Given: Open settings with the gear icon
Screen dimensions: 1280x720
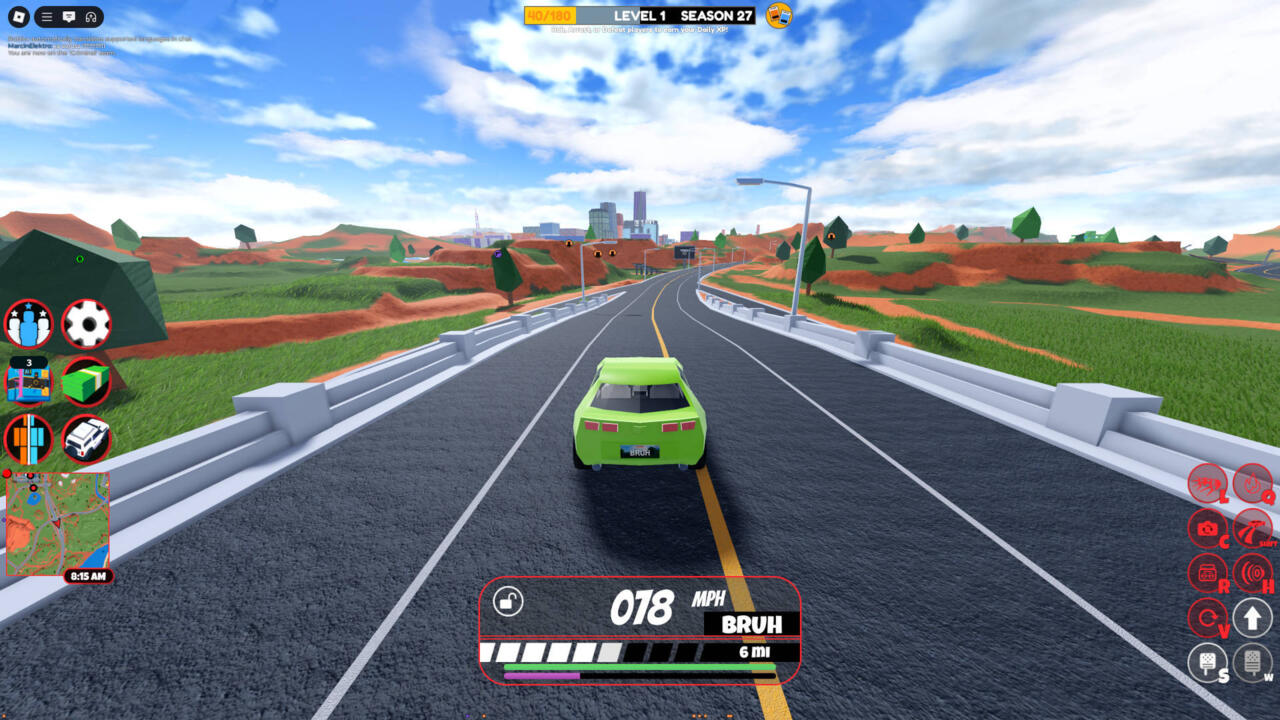Looking at the screenshot, I should pyautogui.click(x=86, y=324).
